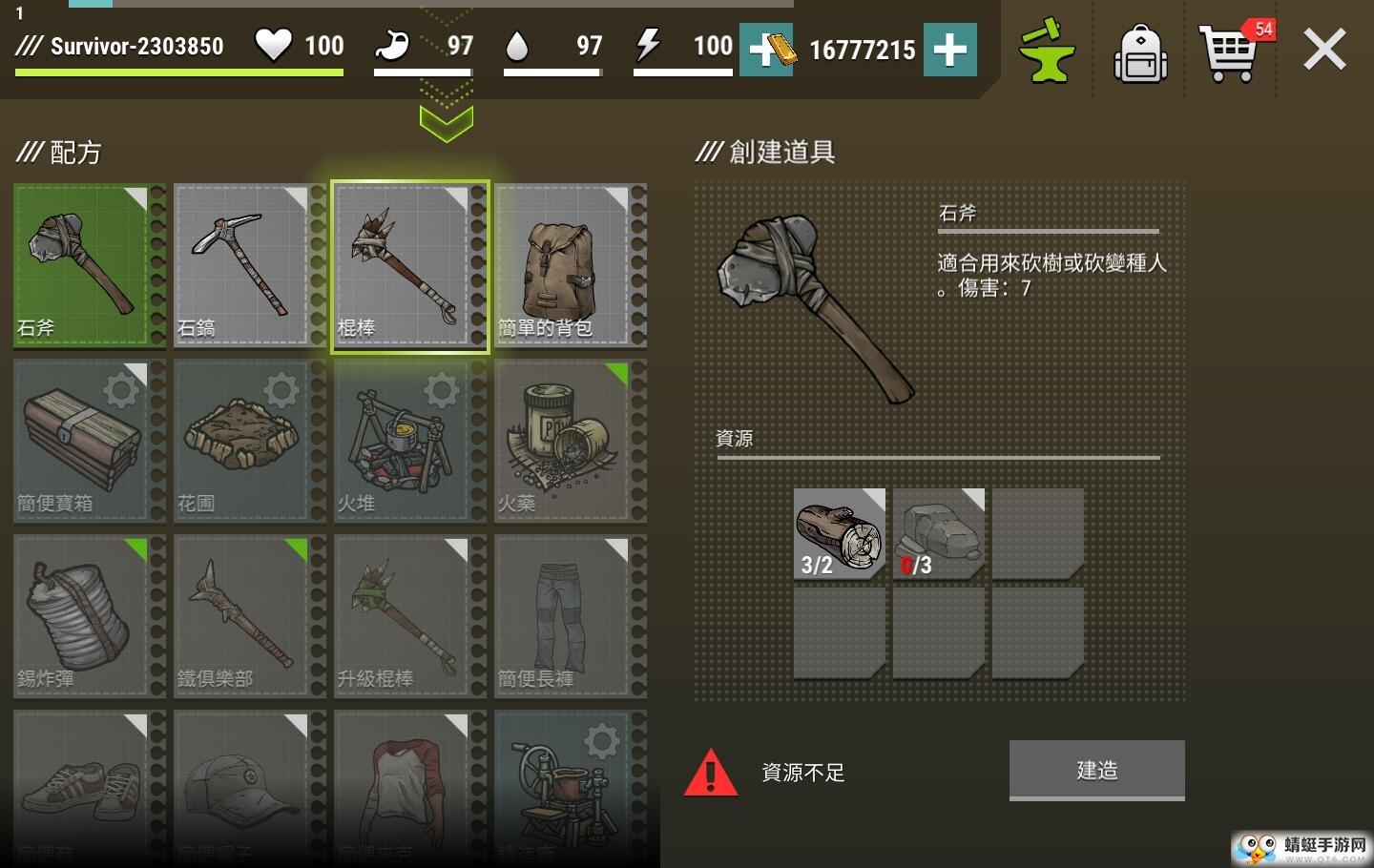Open the backpack inventory icon

coord(1140,53)
